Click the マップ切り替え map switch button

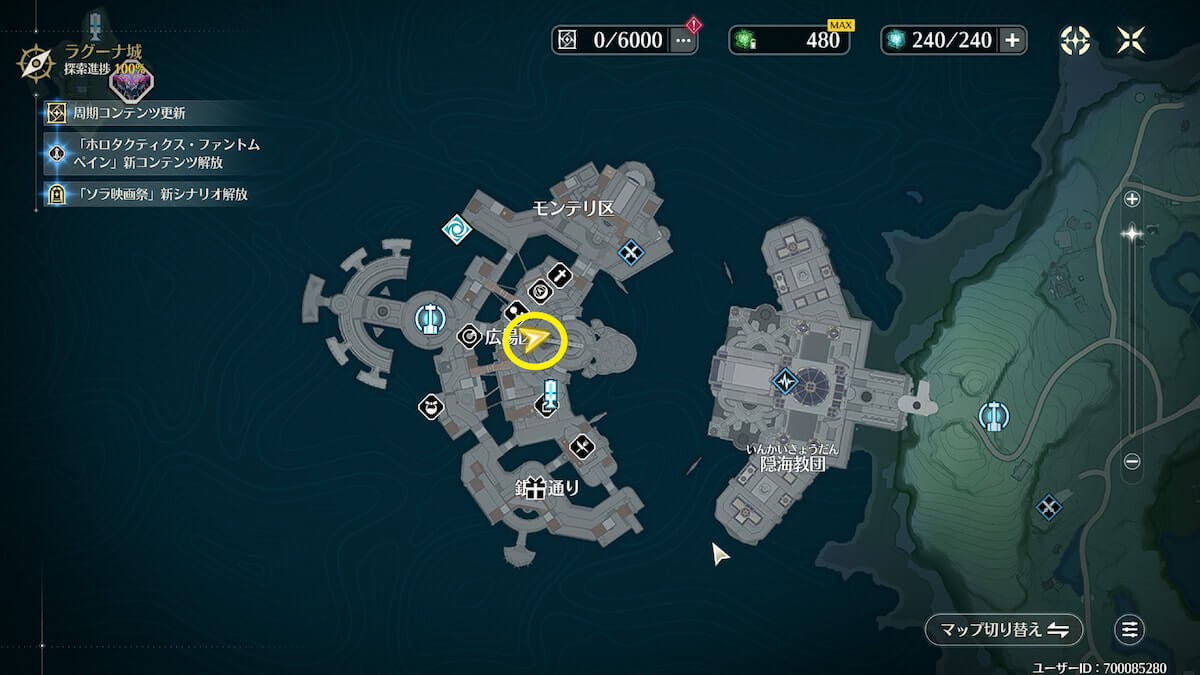pyautogui.click(x=1004, y=630)
